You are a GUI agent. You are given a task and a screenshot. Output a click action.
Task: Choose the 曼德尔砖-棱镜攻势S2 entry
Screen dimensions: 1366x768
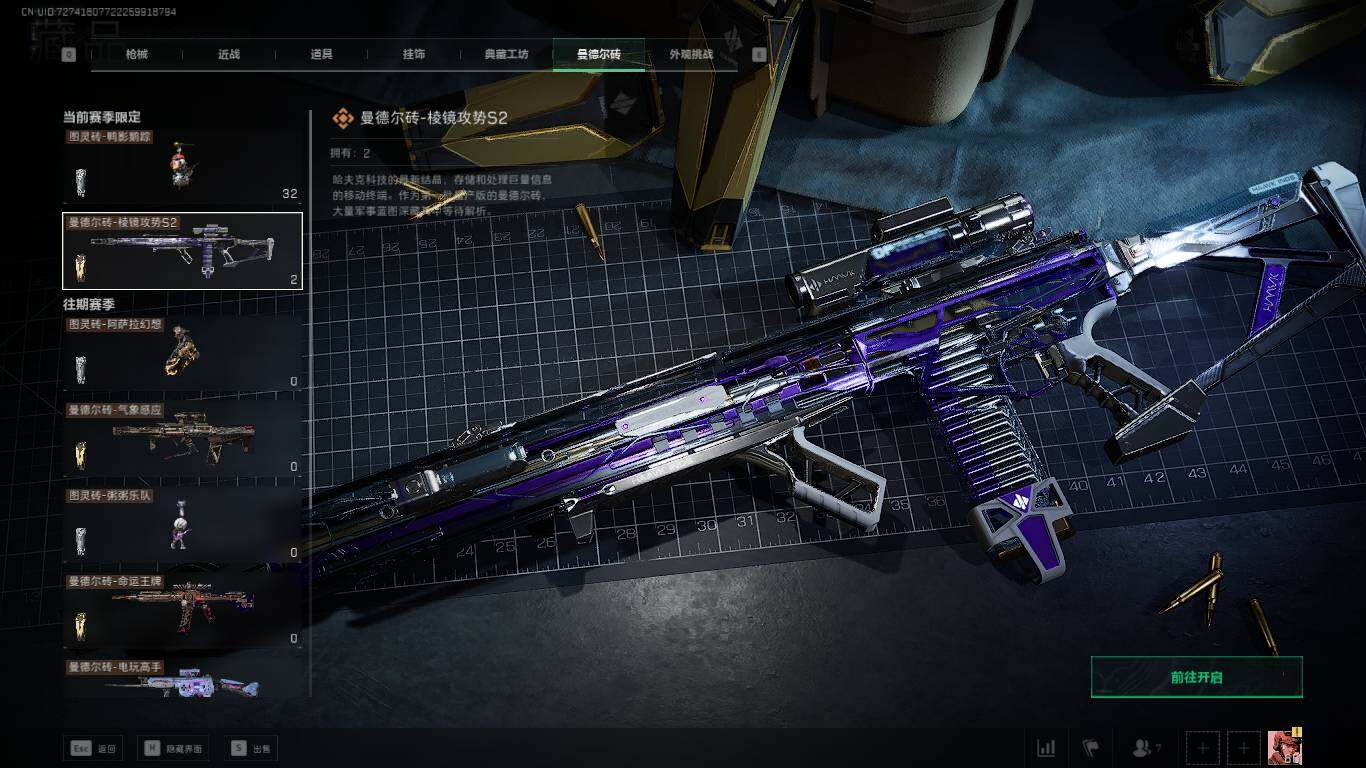(x=182, y=250)
